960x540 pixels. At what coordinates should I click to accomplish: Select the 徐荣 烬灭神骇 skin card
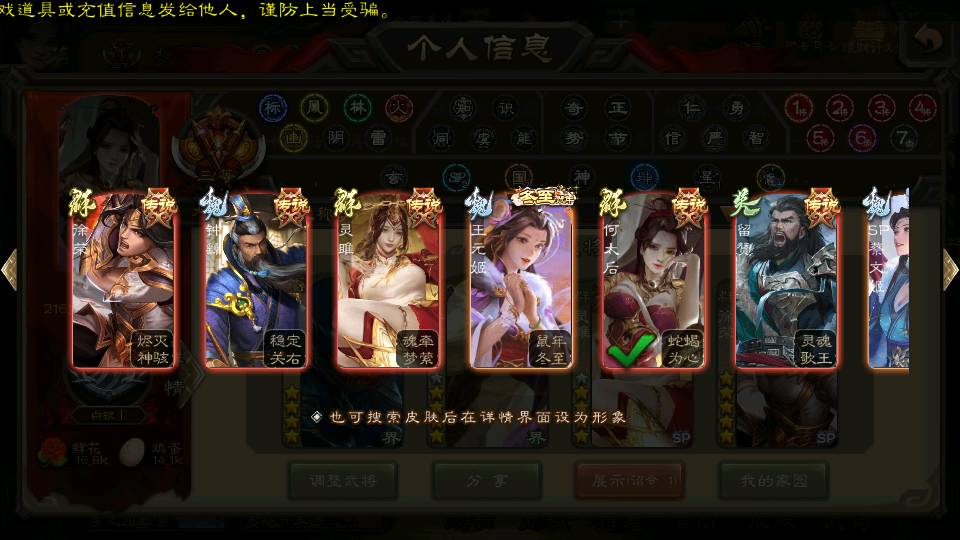pos(124,280)
